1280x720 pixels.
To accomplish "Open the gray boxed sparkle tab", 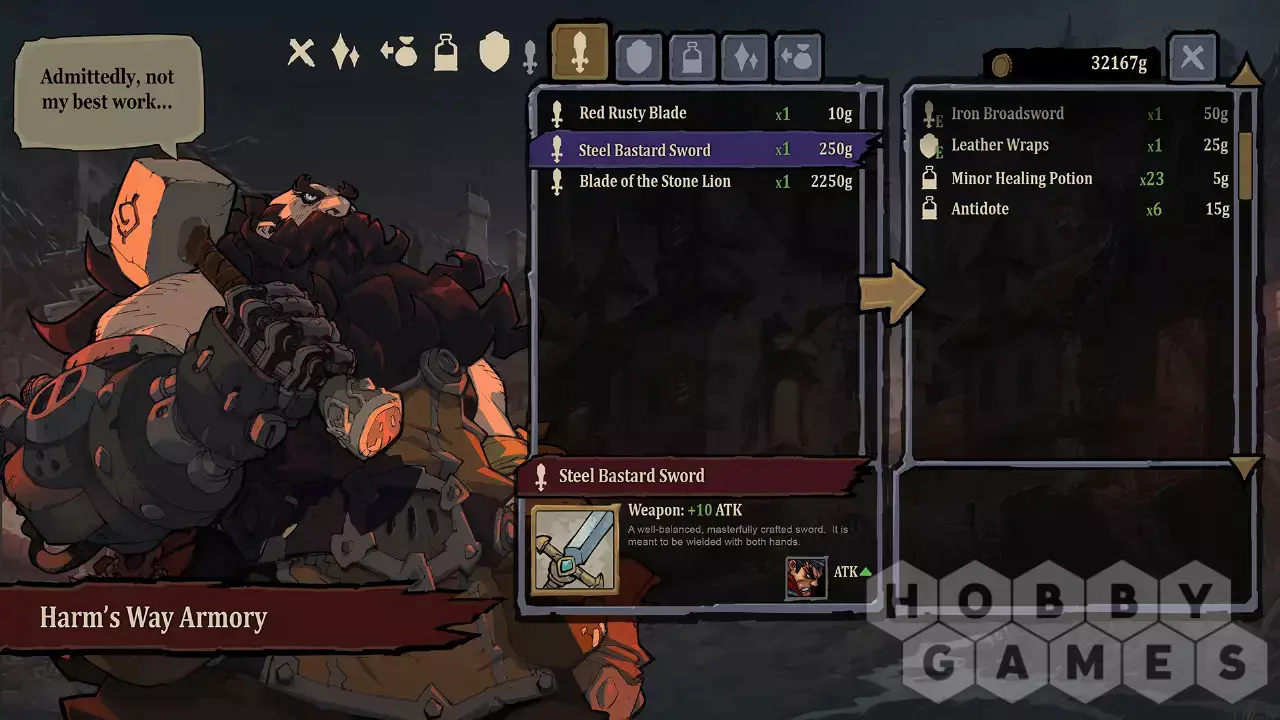I will pos(746,58).
